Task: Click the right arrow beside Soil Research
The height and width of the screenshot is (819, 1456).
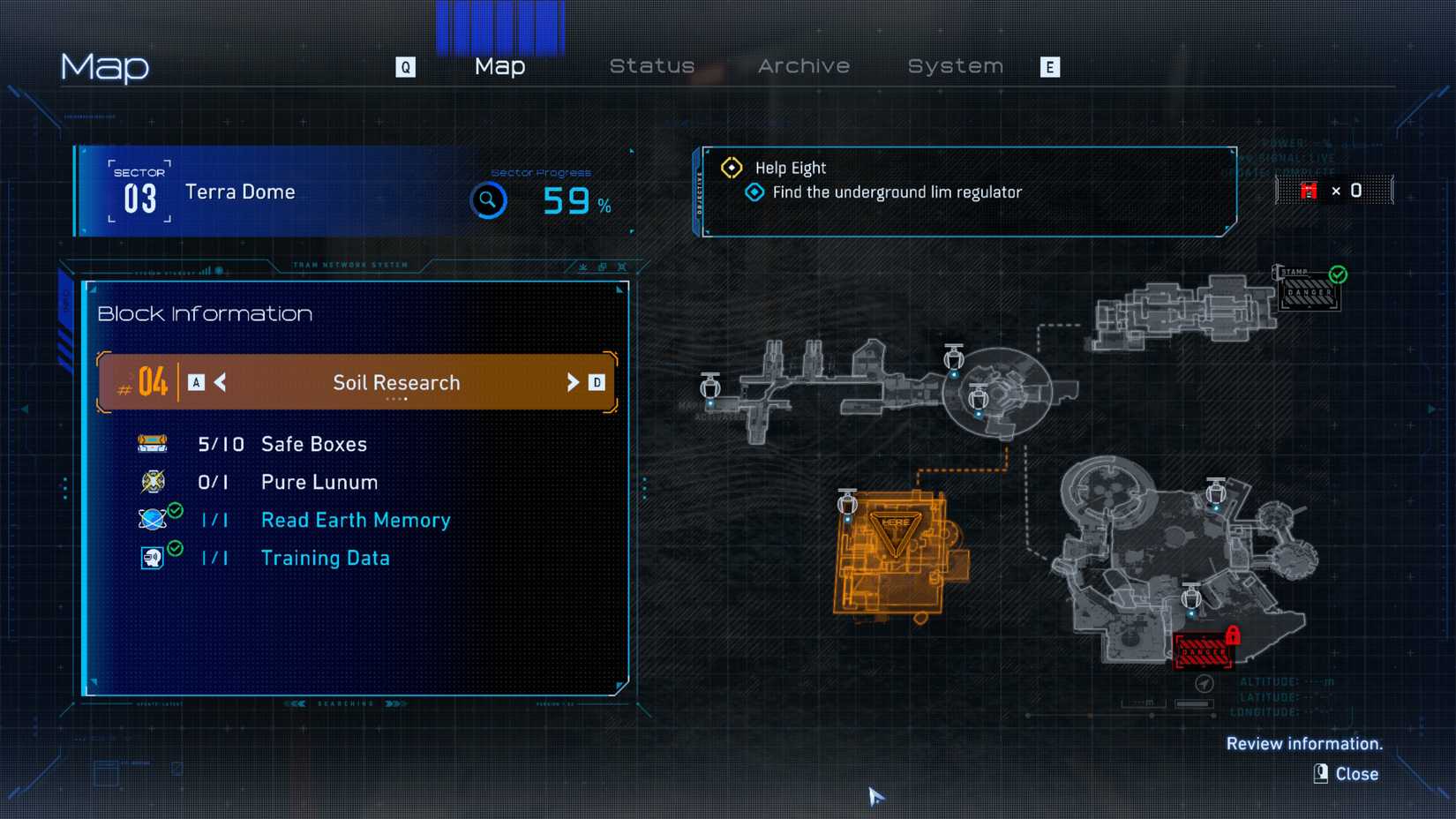Action: 572,383
